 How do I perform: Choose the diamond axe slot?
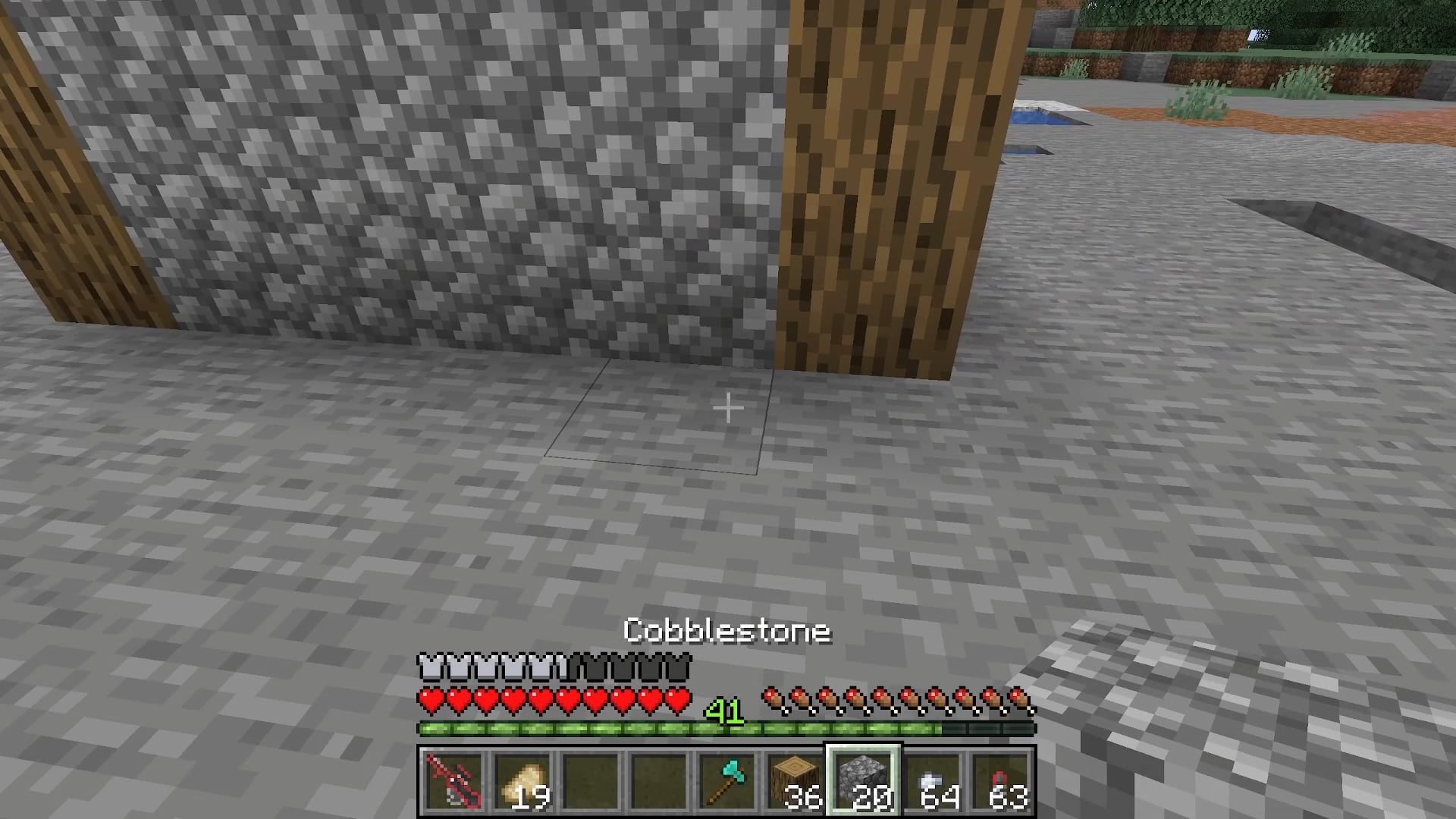pyautogui.click(x=726, y=781)
